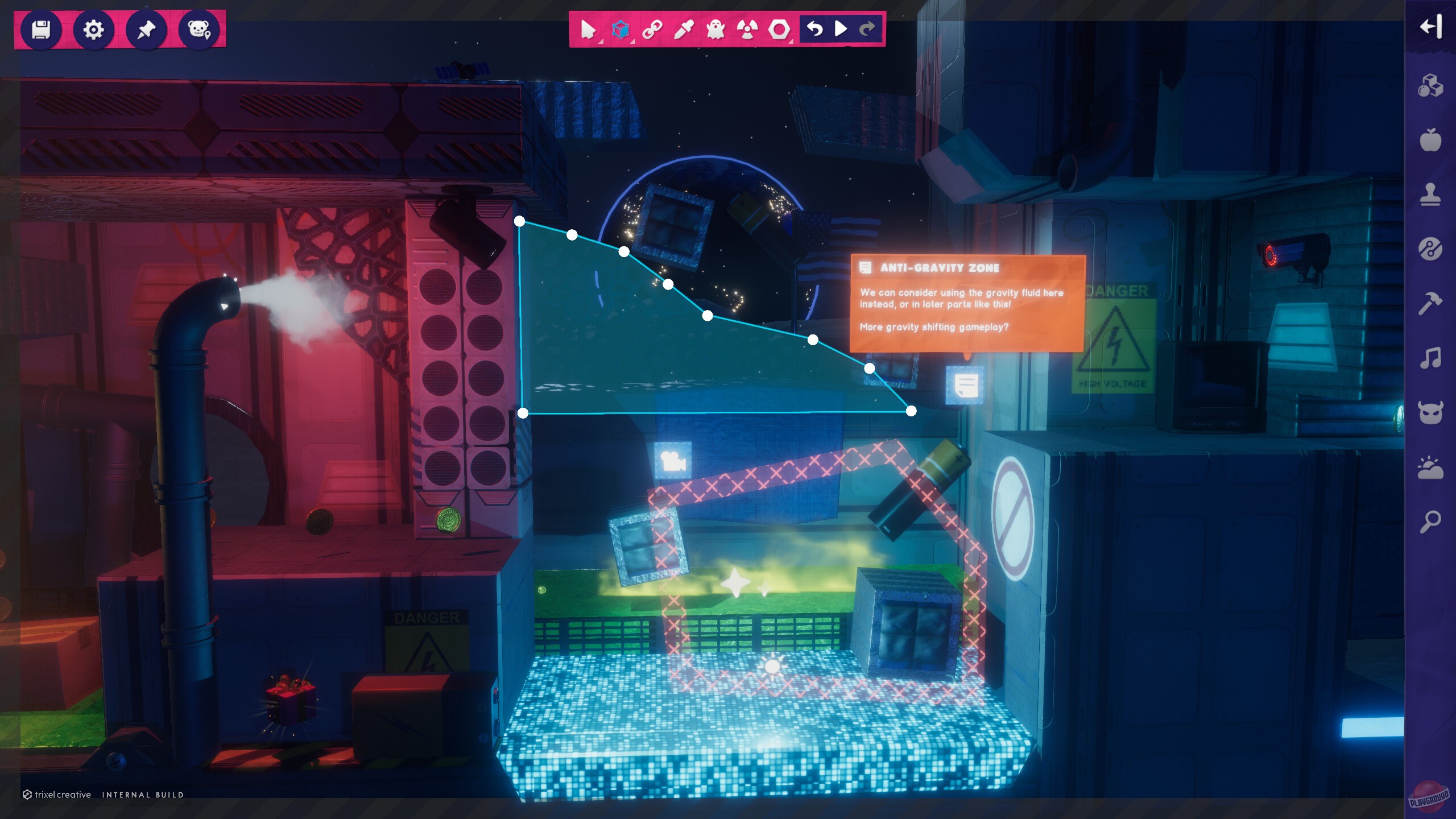1456x819 pixels.
Task: Open editor settings with the gear icon
Action: pos(94,31)
